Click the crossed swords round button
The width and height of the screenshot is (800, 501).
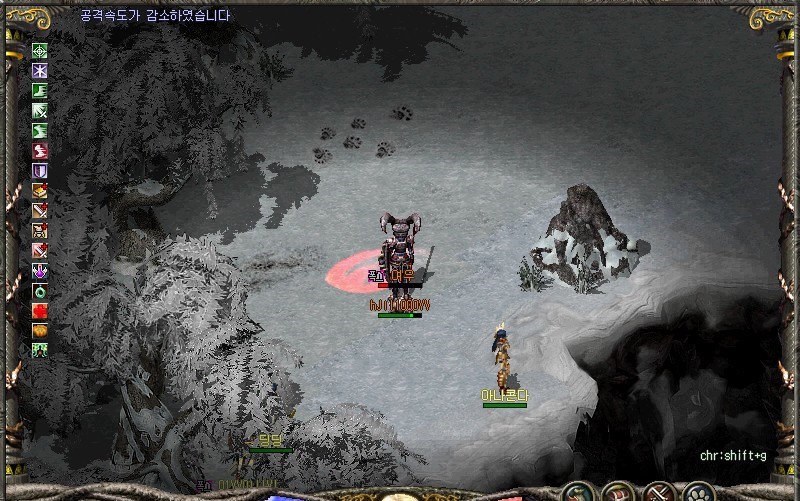click(x=657, y=492)
